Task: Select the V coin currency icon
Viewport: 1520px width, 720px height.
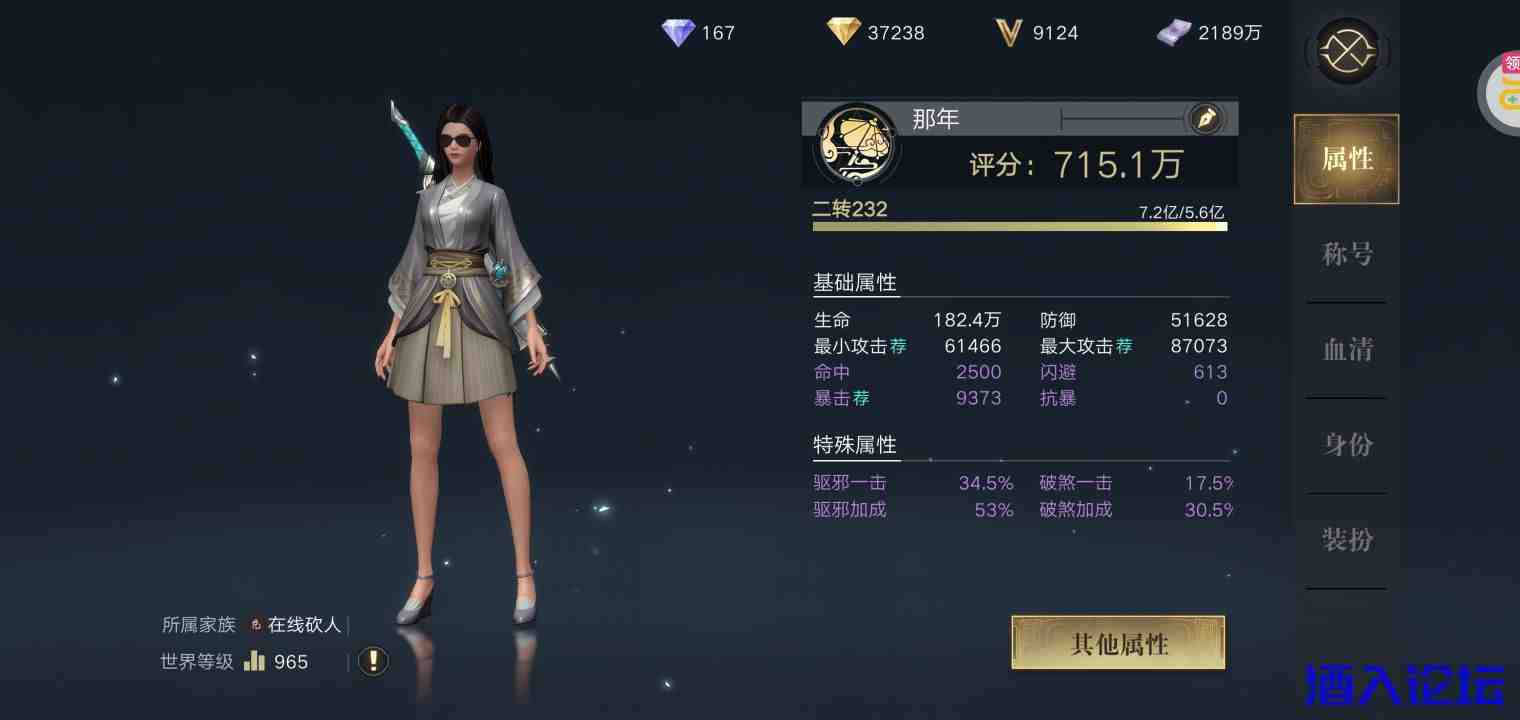Action: point(1010,33)
